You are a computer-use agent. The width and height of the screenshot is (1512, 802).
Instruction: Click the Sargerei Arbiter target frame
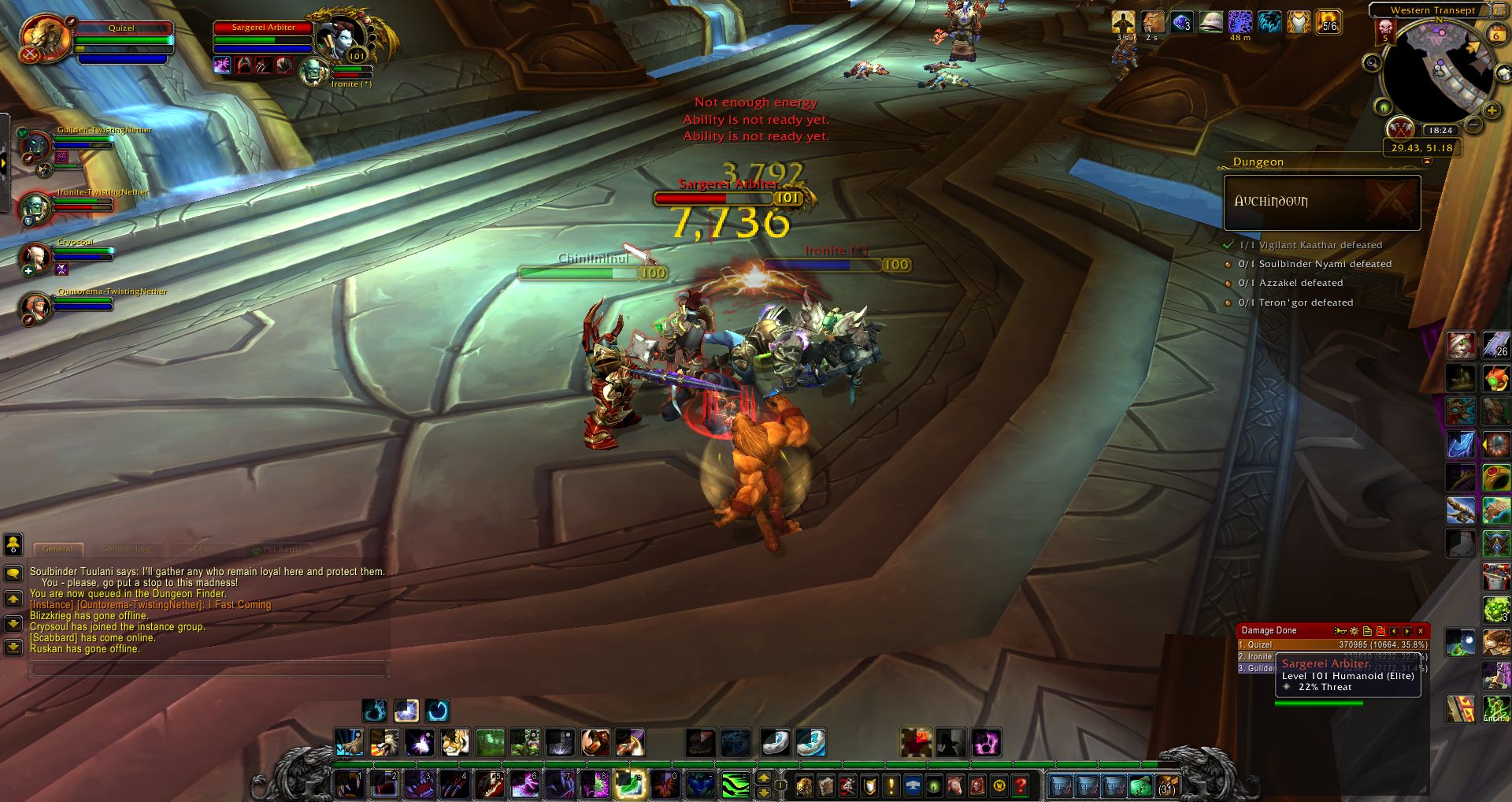point(264,38)
